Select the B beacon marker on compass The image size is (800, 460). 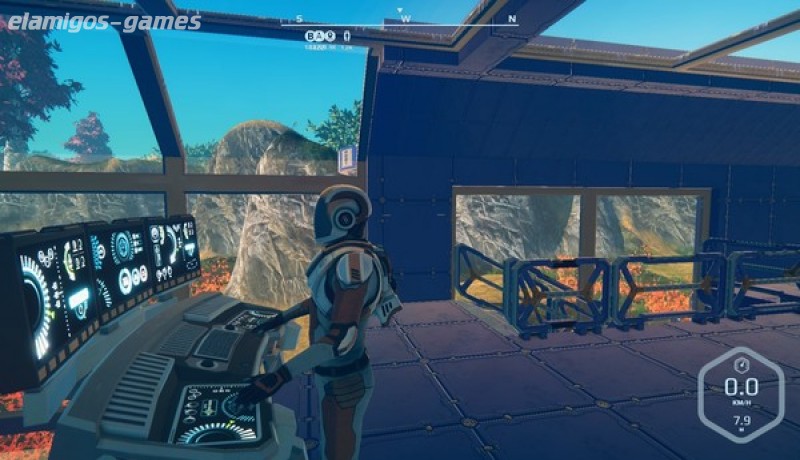310,35
